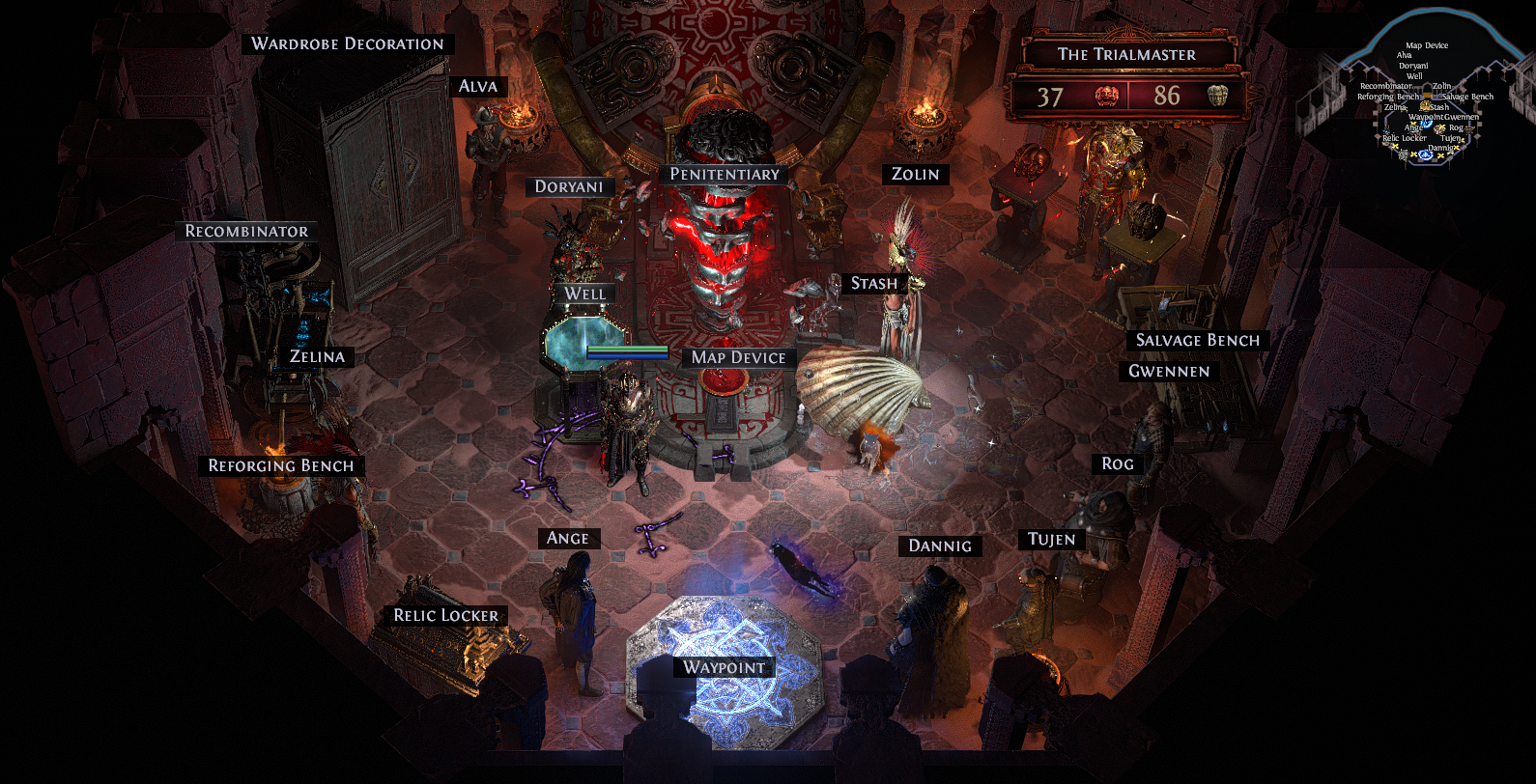Activate the Waypoint label

724,667
